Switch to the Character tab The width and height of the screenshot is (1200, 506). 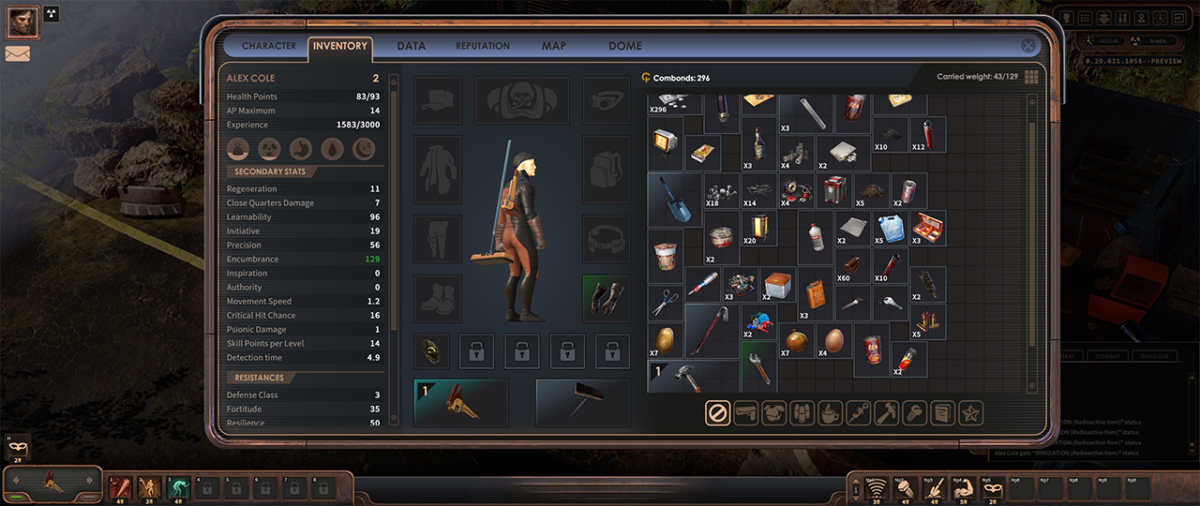tap(268, 46)
